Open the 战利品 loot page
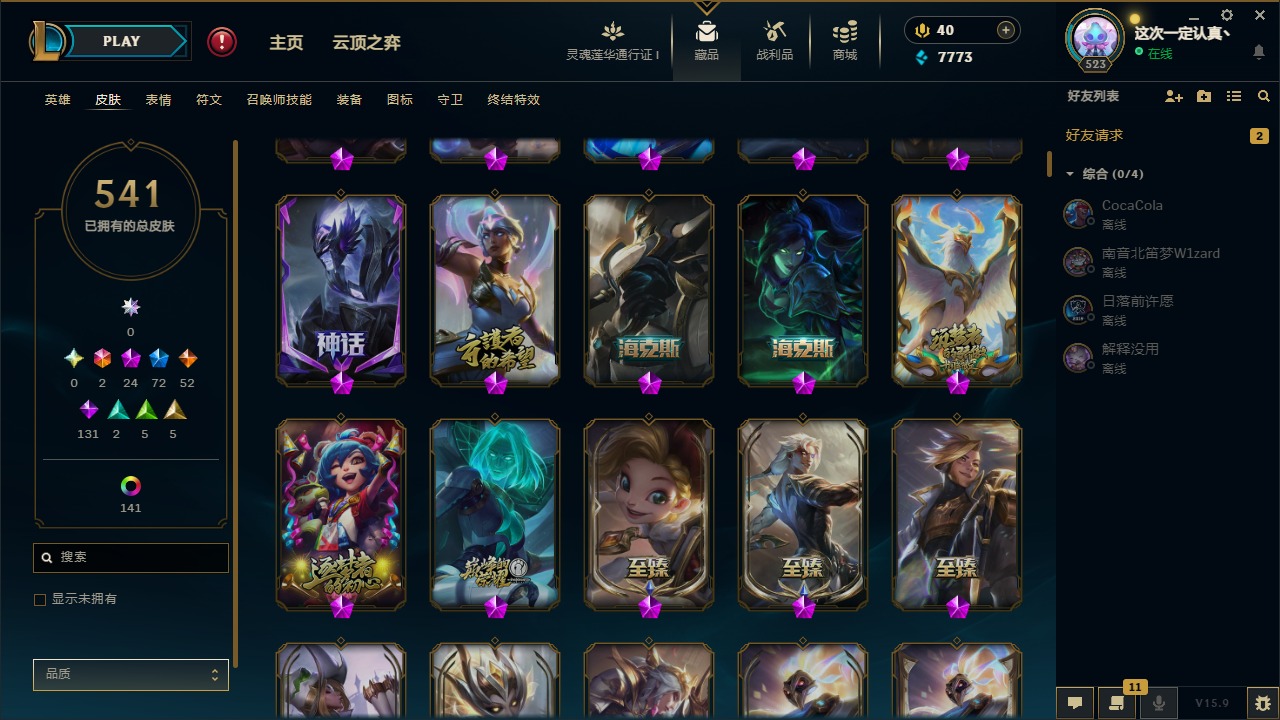1280x720 pixels. (x=774, y=41)
